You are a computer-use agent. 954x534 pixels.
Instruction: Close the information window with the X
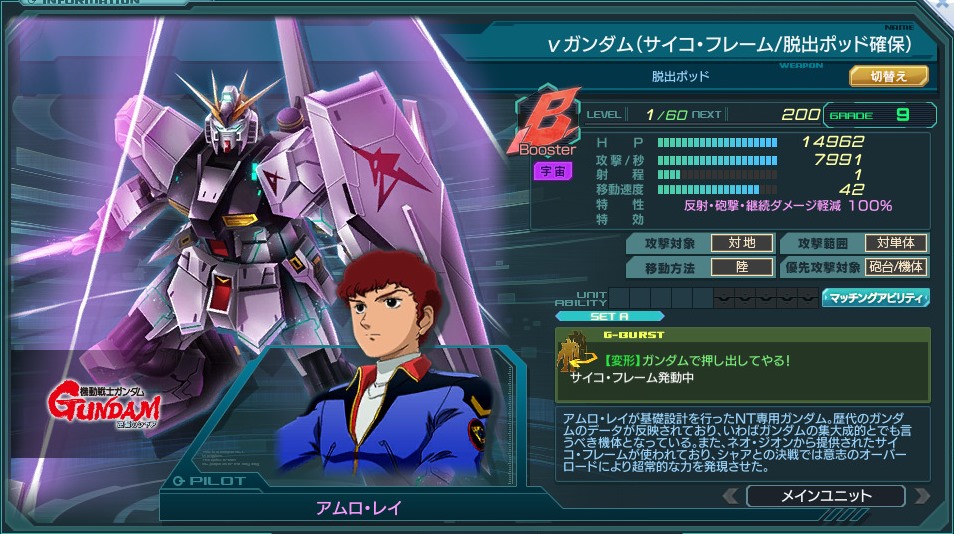pyautogui.click(x=942, y=6)
